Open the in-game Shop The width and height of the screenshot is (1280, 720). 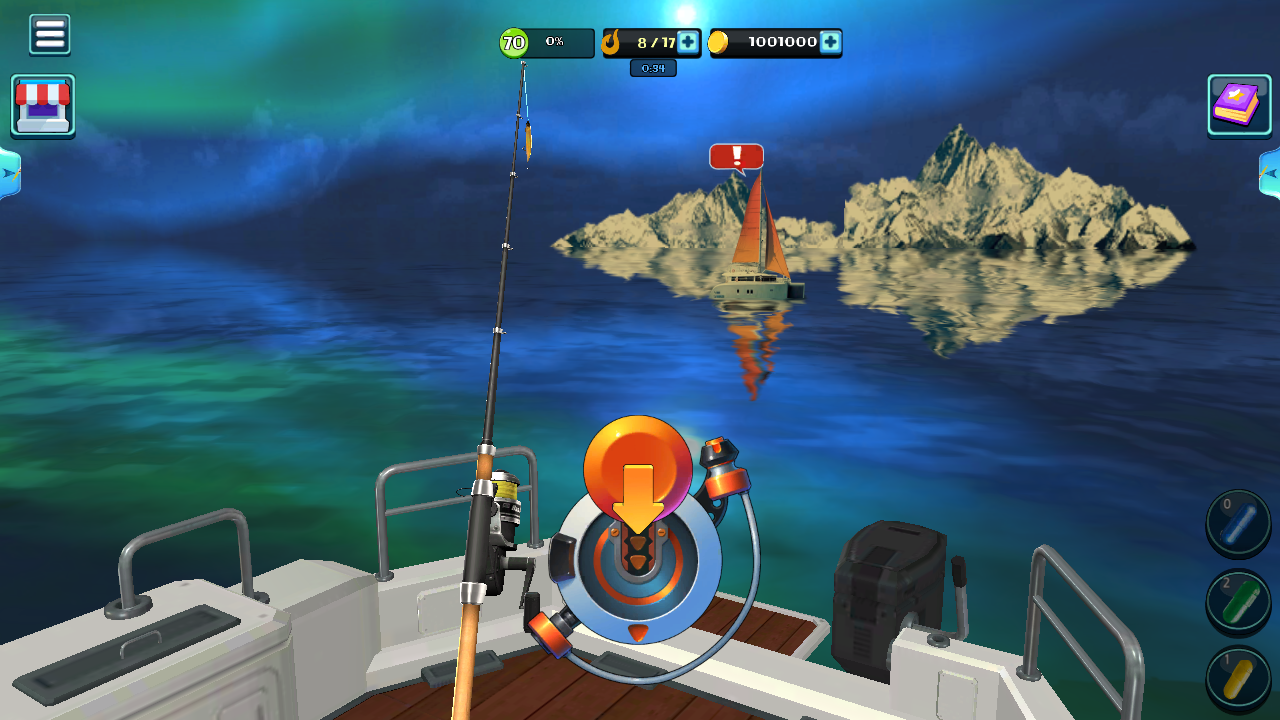[x=43, y=105]
